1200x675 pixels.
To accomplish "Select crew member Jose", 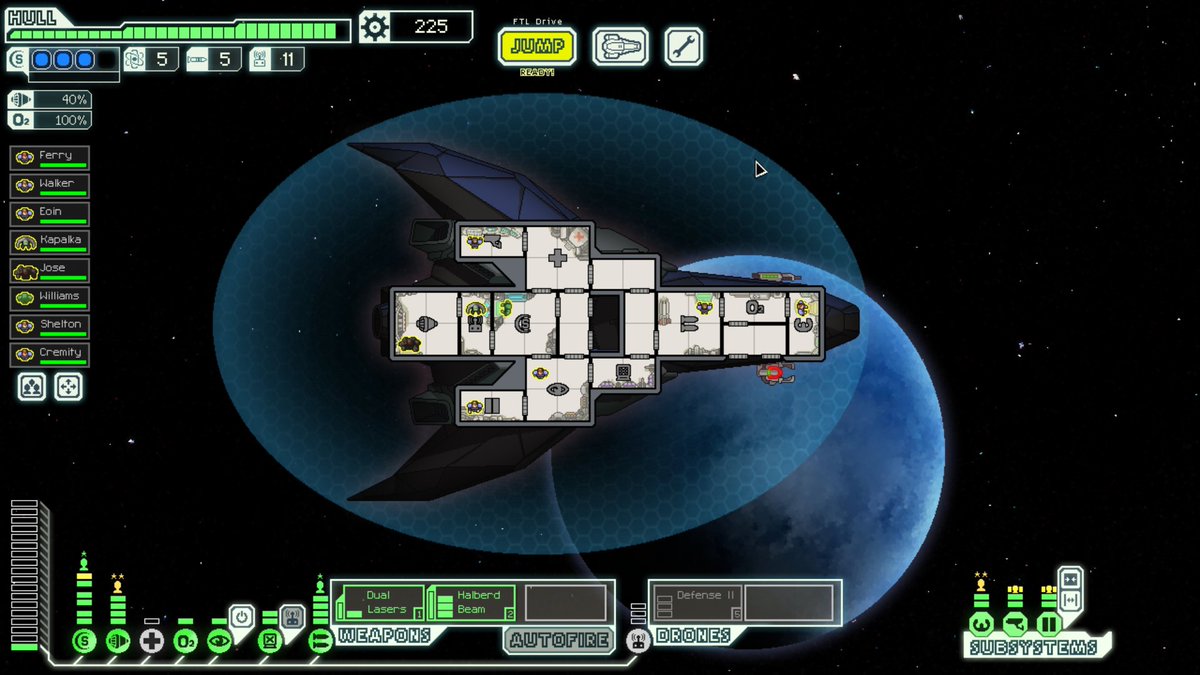I will pyautogui.click(x=50, y=270).
